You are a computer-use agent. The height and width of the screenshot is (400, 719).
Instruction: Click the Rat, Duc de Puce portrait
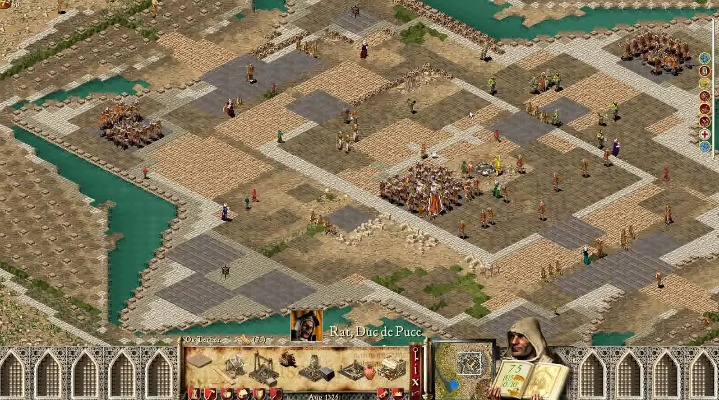pos(306,325)
